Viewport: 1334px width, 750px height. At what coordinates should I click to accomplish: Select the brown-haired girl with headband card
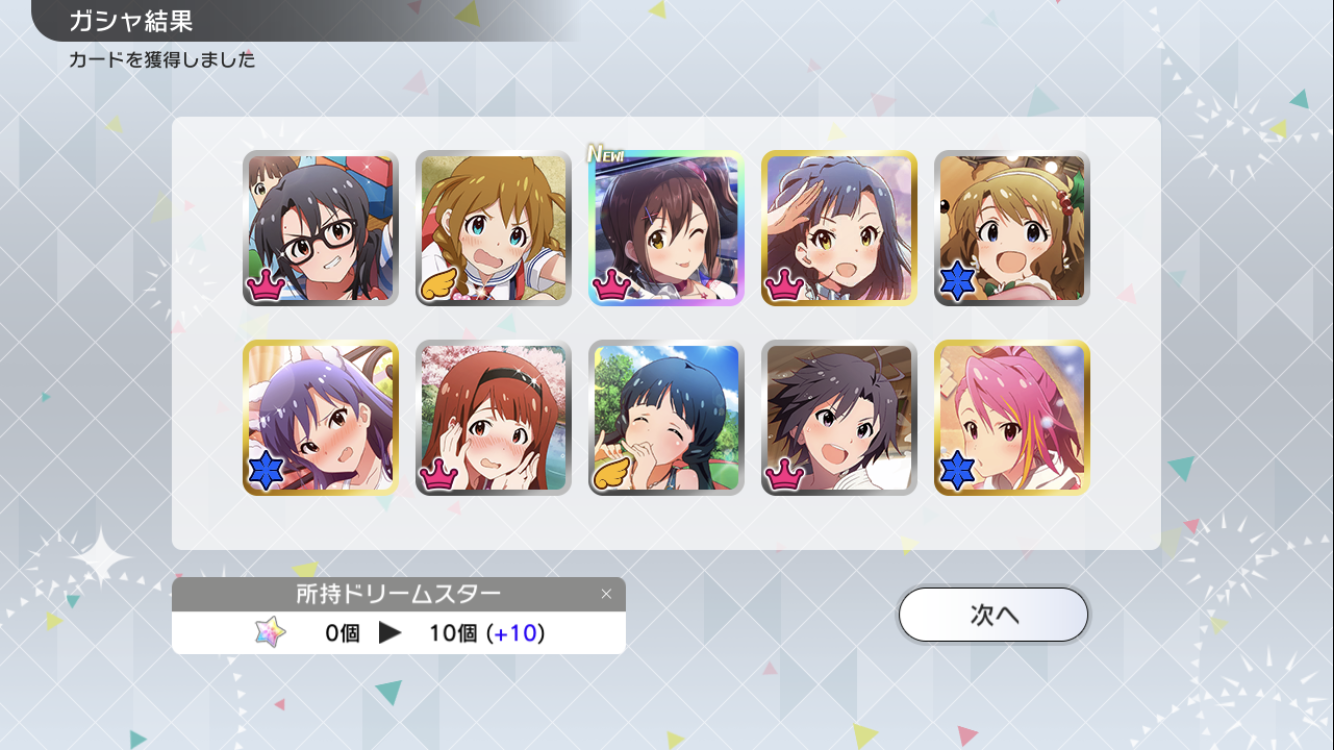[1012, 228]
